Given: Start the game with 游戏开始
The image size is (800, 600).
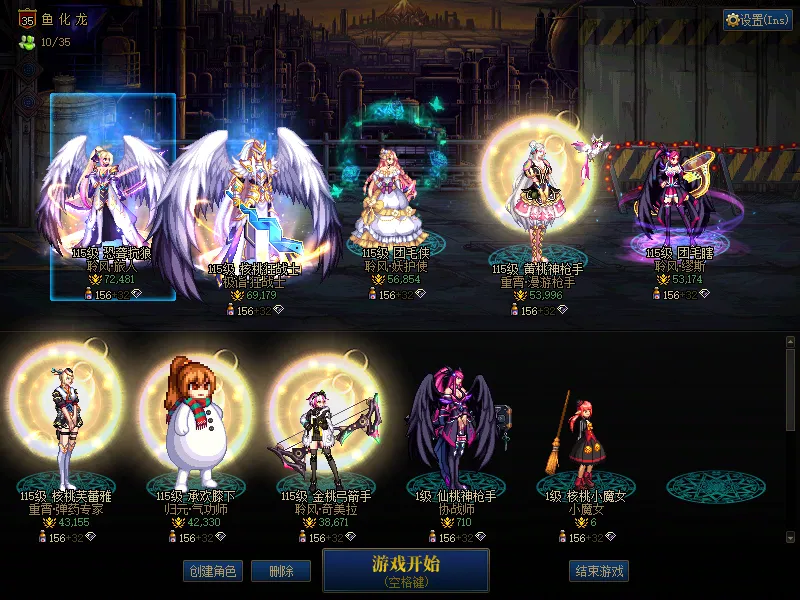Looking at the screenshot, I should [x=405, y=570].
